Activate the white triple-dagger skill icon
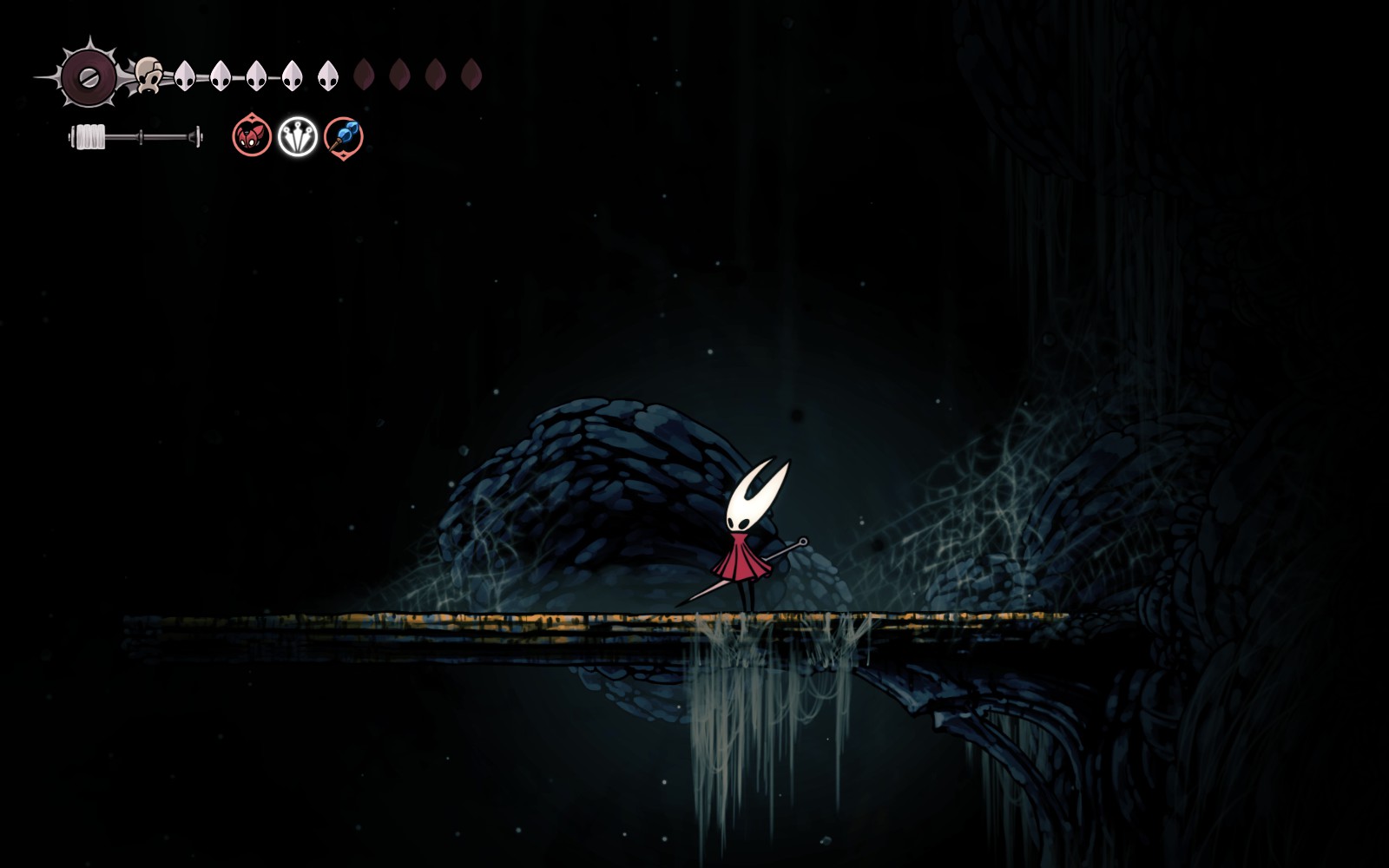The image size is (1389, 868). 298,137
